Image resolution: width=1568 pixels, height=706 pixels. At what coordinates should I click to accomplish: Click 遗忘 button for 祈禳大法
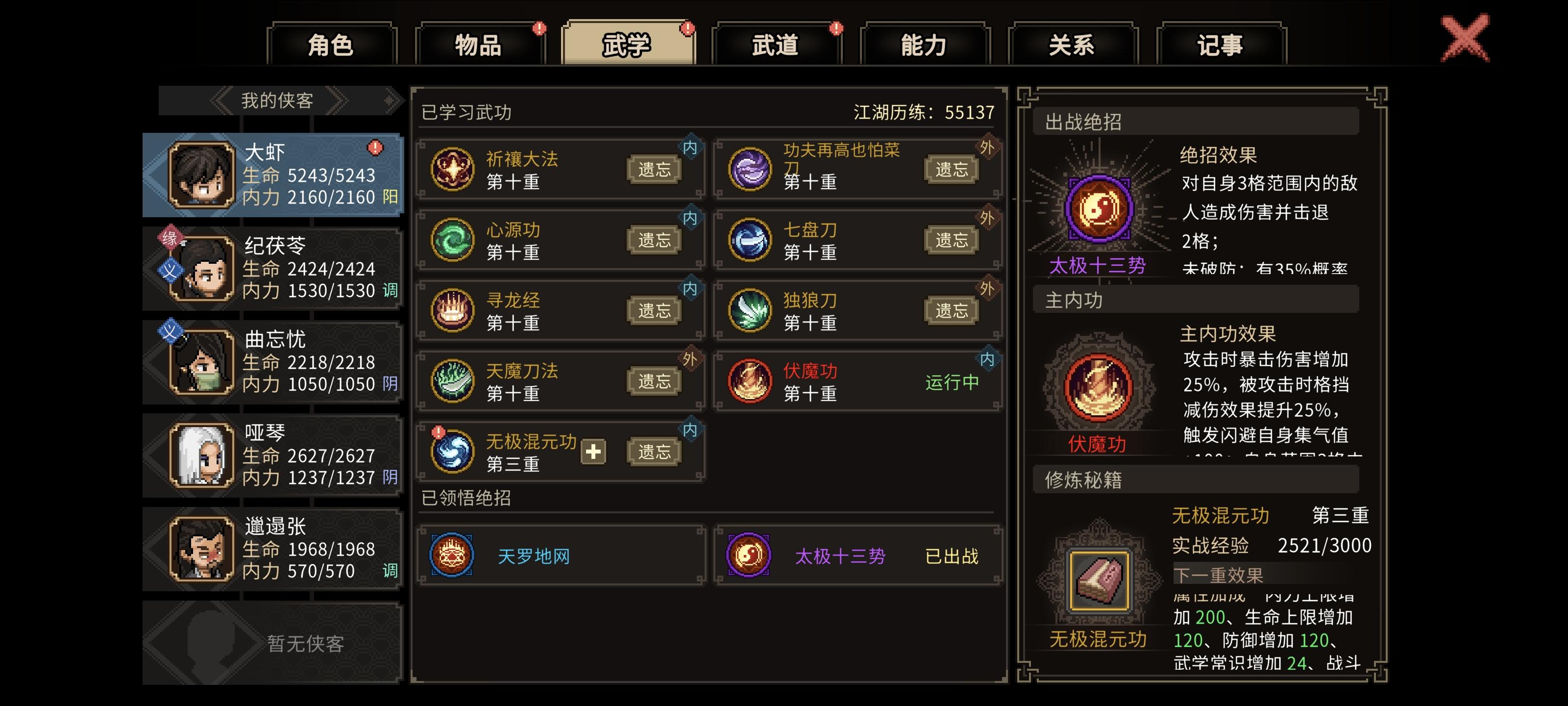click(654, 169)
